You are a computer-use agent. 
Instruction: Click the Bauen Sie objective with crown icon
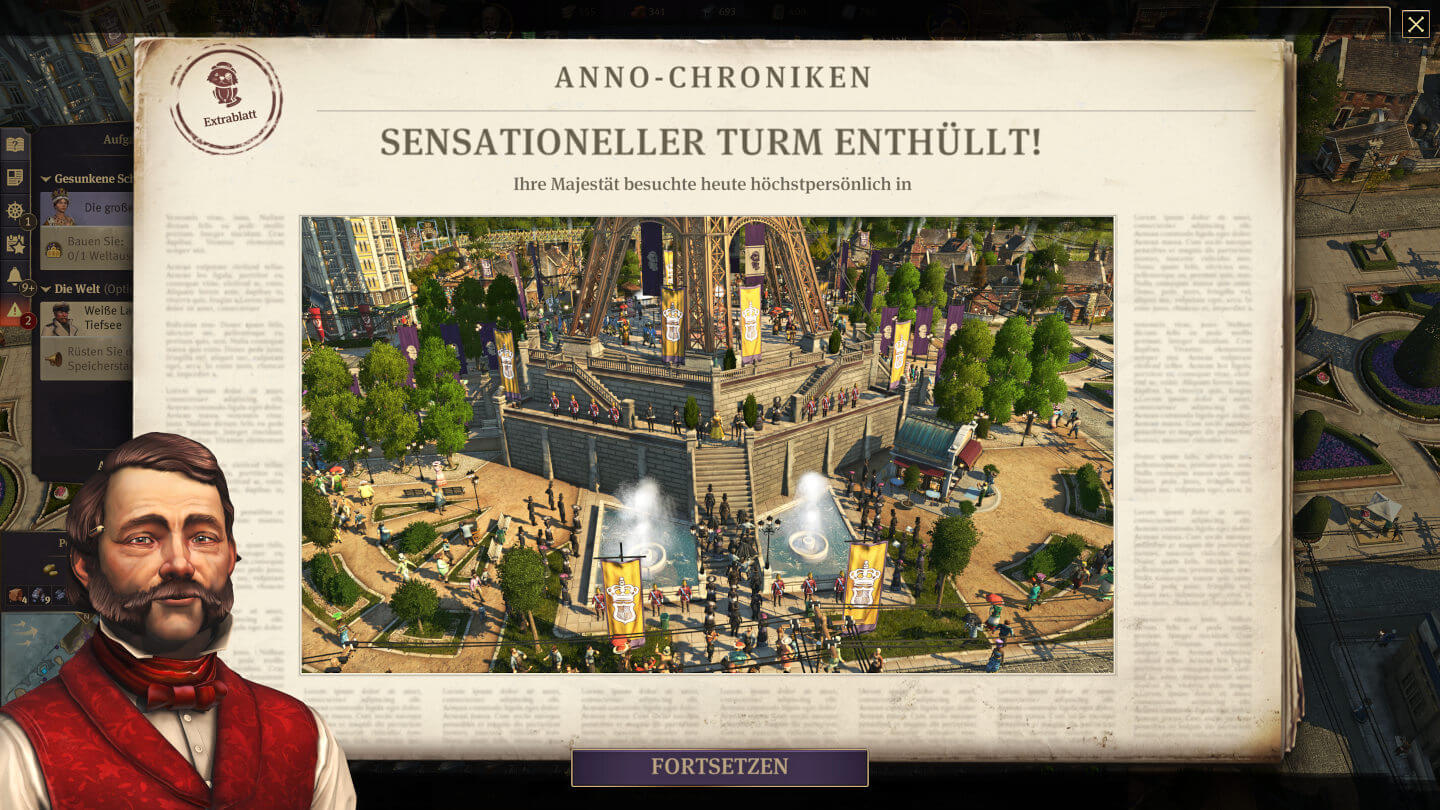[x=90, y=247]
